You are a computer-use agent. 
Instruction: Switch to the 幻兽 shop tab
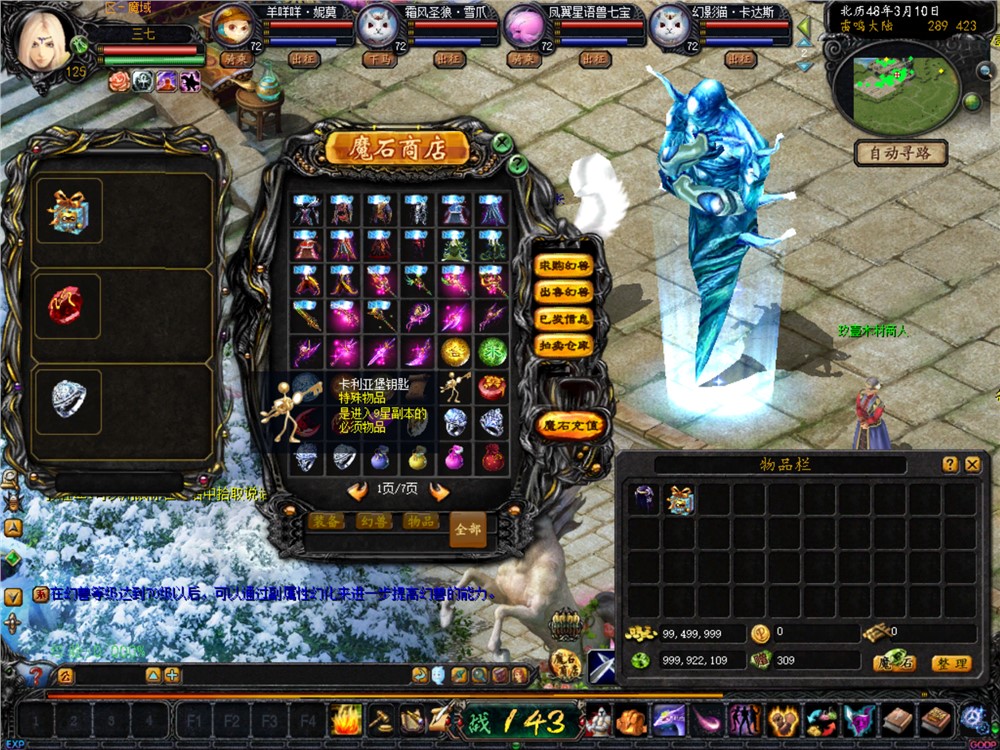[373, 522]
